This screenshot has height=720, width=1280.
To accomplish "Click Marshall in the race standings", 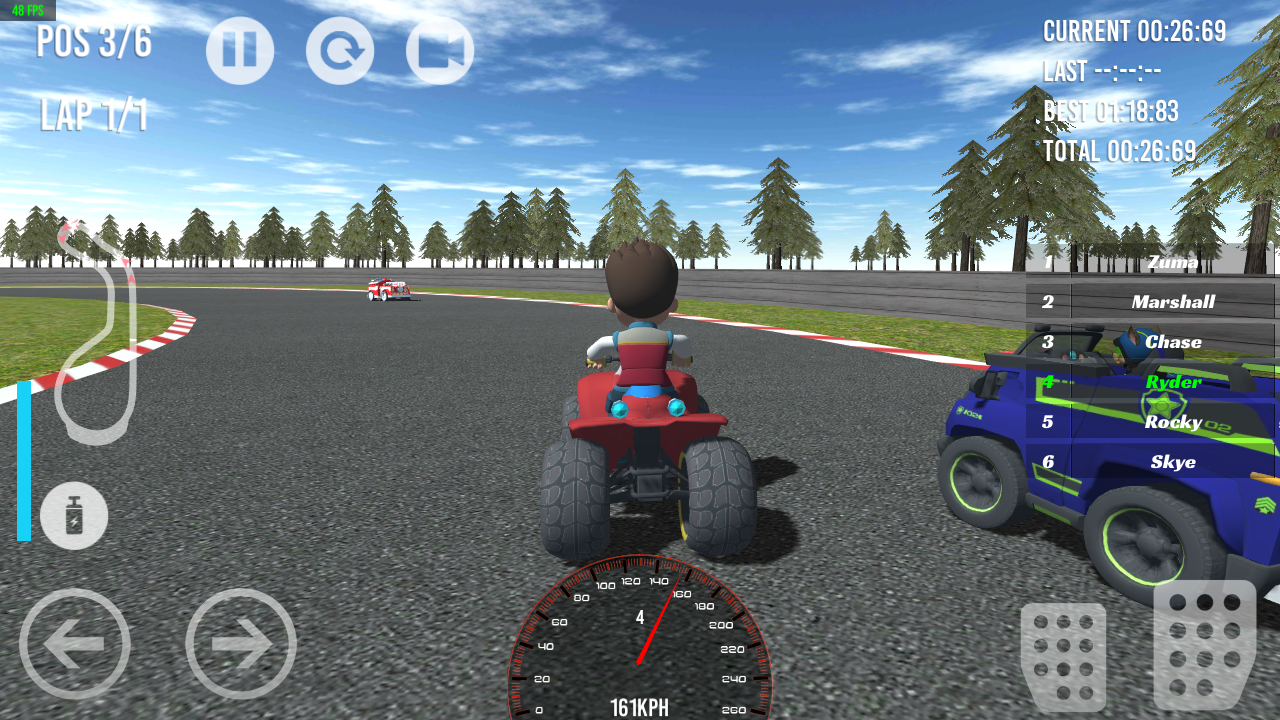I will tap(1173, 301).
